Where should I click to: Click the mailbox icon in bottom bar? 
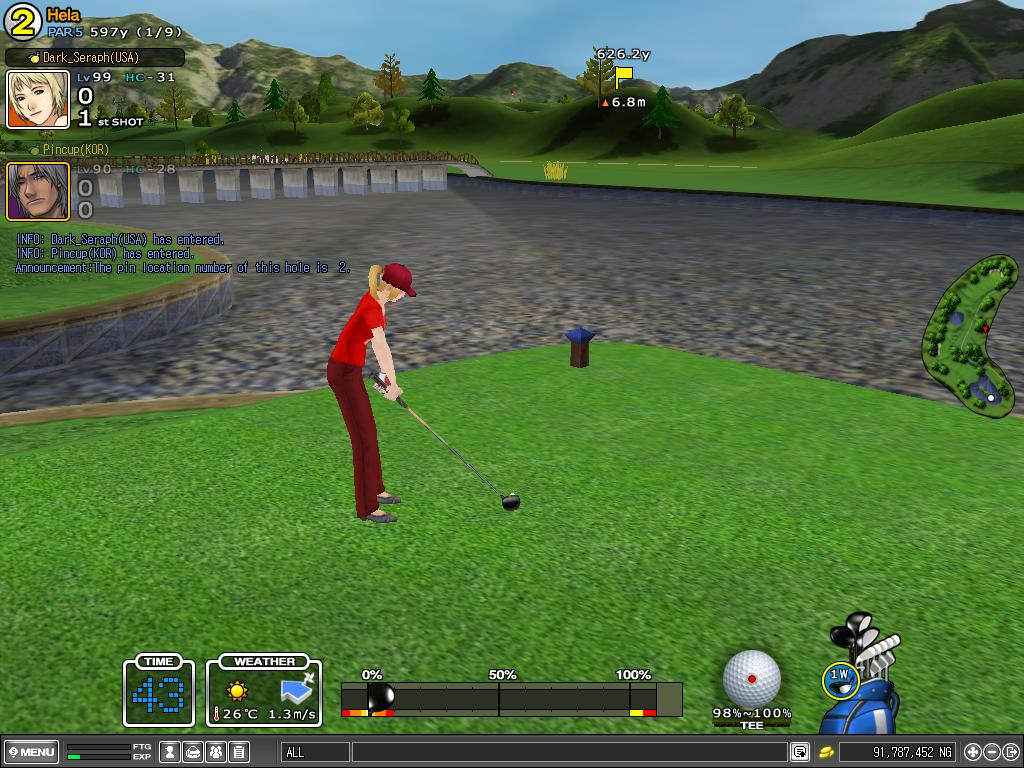(x=194, y=752)
